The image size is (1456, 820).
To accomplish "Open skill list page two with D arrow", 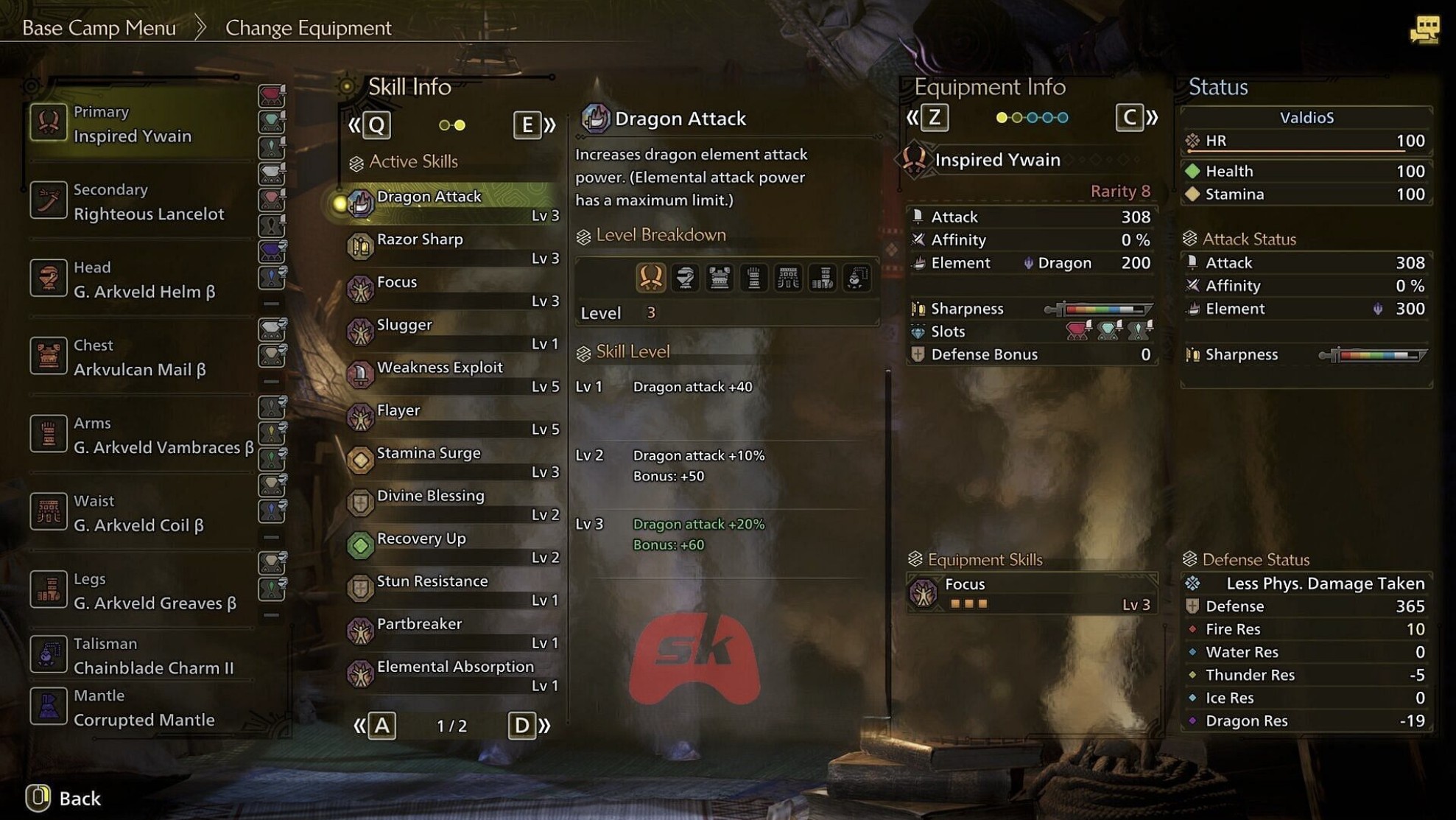I will 523,726.
